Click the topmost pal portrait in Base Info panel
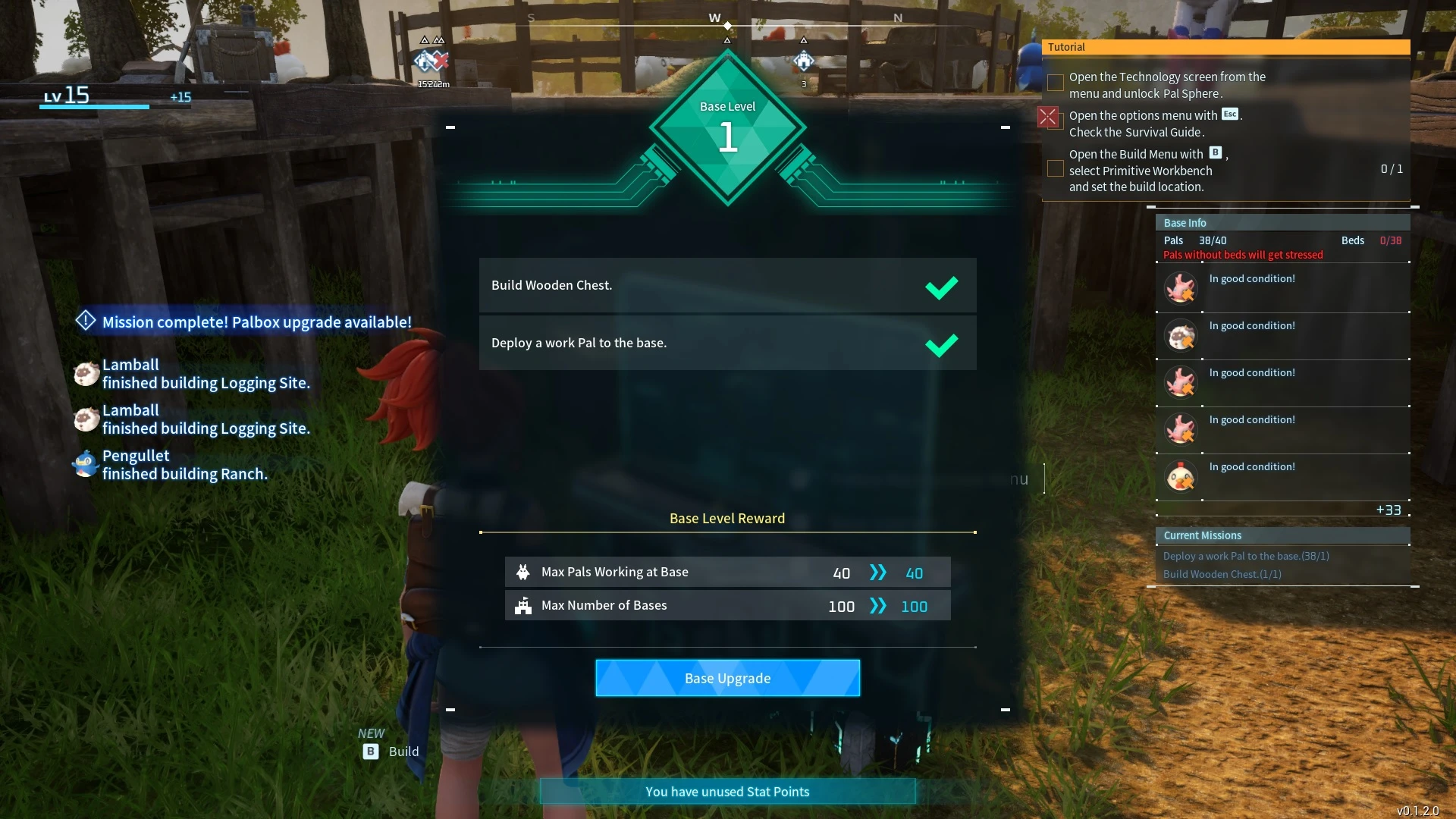The width and height of the screenshot is (1456, 819). coord(1181,289)
